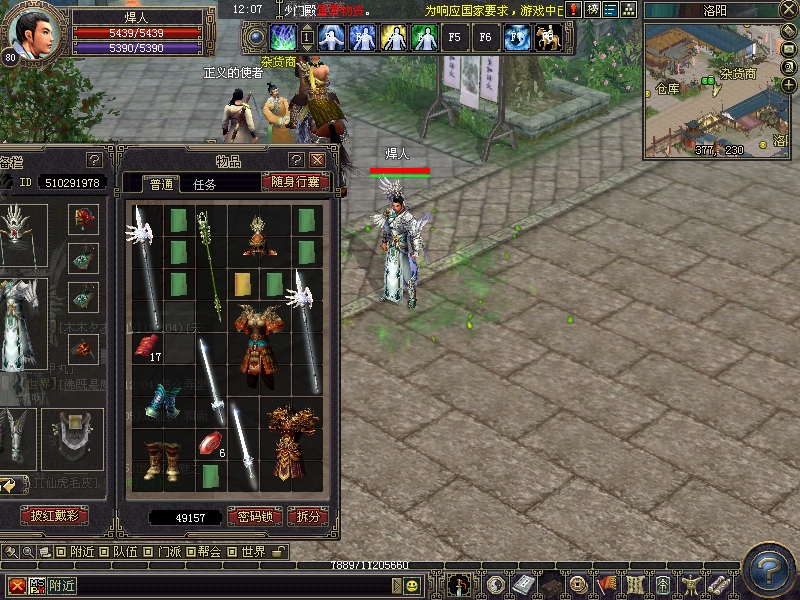Select the 普通 inventory tab
Image resolution: width=800 pixels, height=600 pixels.
(x=161, y=184)
